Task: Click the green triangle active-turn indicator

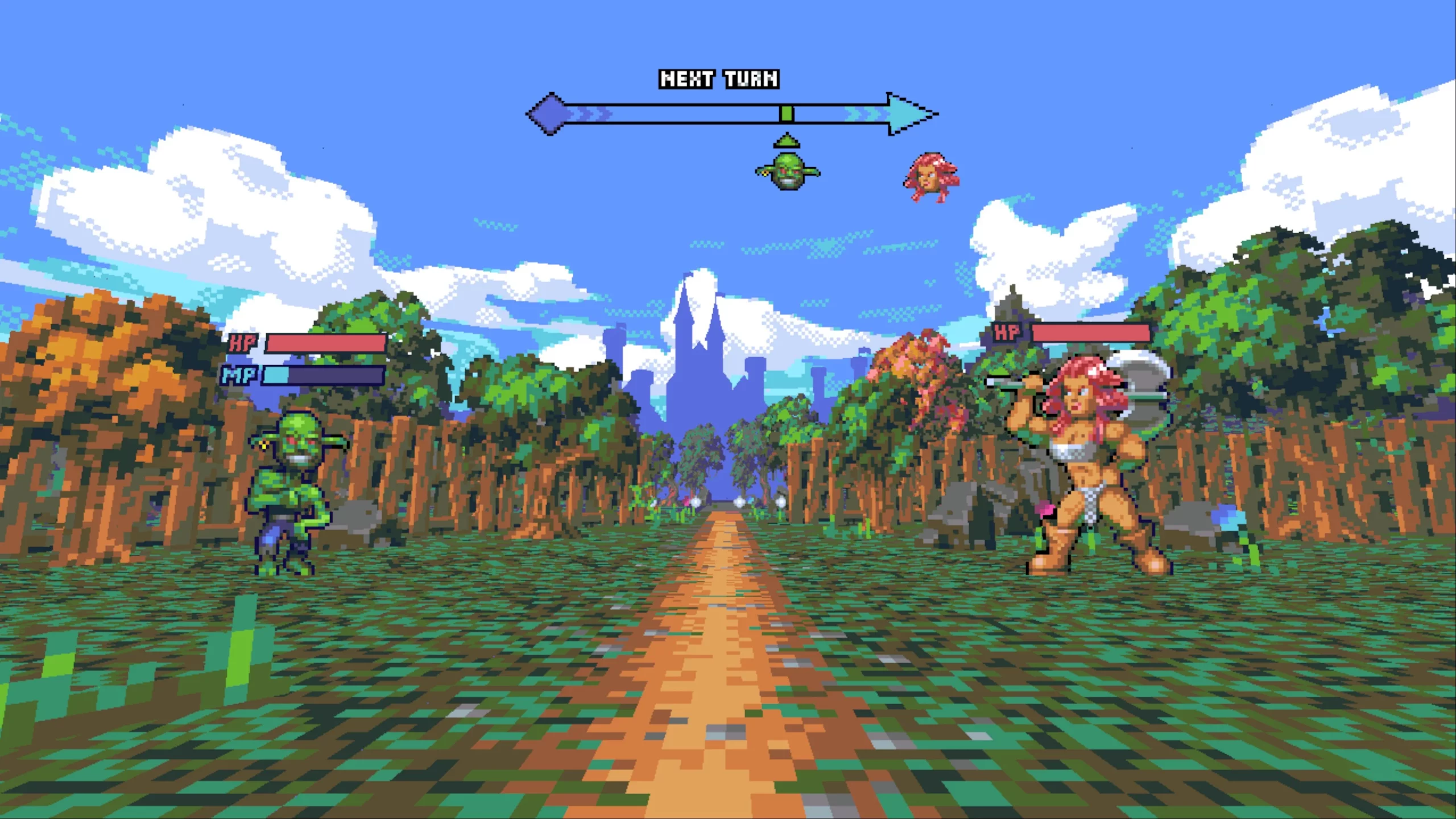Action: coord(788,139)
